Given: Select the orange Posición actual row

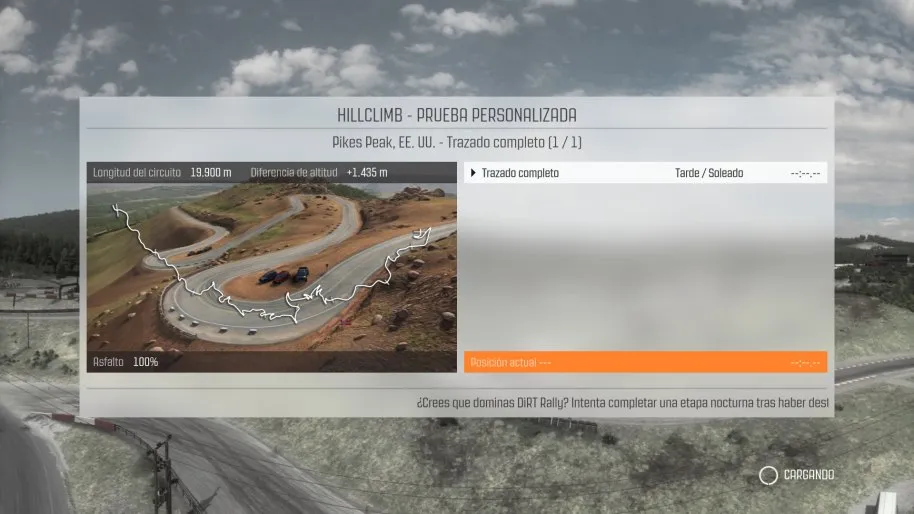Looking at the screenshot, I should 645,362.
